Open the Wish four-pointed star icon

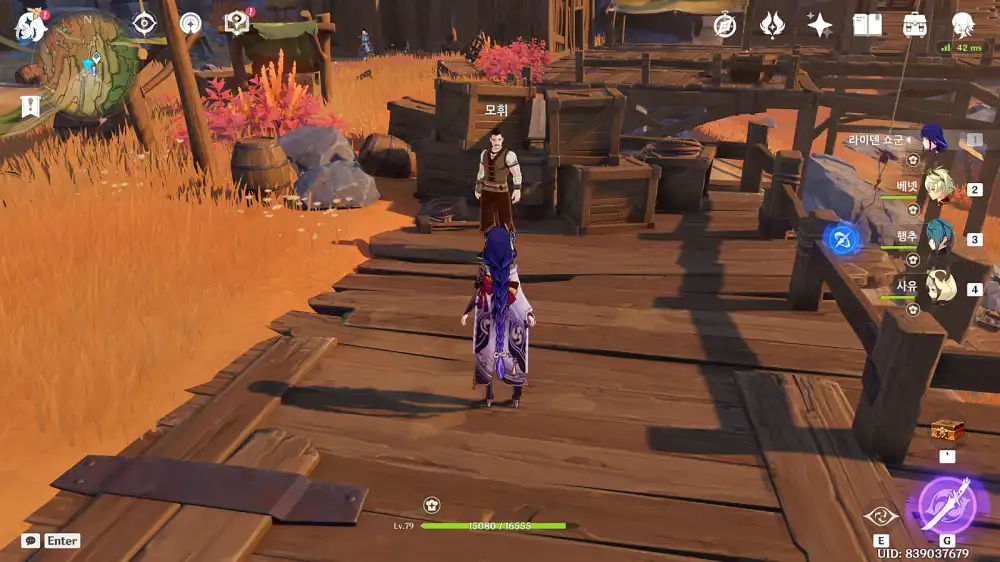click(819, 26)
